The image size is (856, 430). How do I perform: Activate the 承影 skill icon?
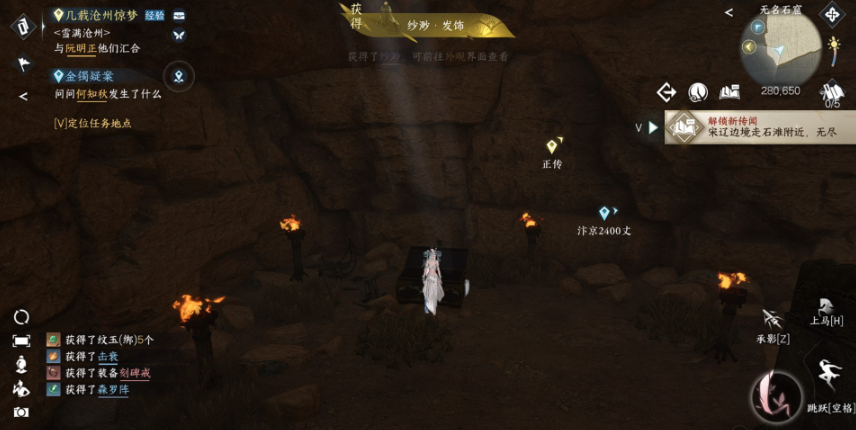pyautogui.click(x=772, y=320)
